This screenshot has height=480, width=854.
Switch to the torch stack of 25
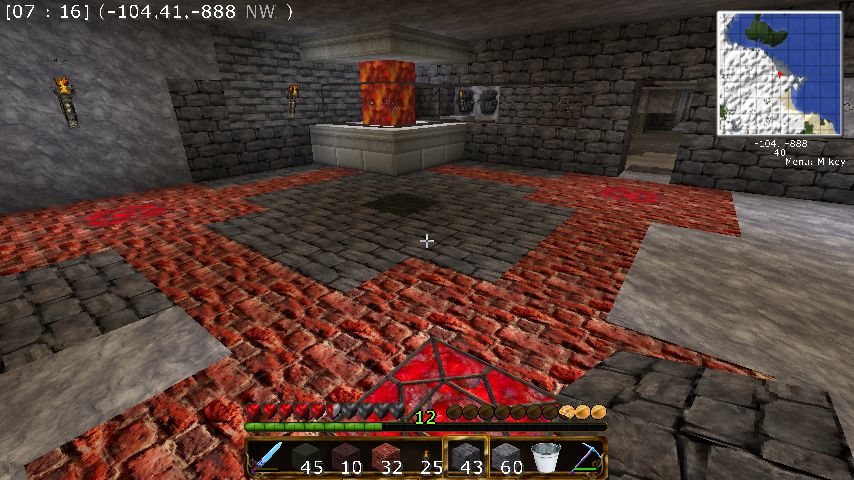[x=425, y=457]
